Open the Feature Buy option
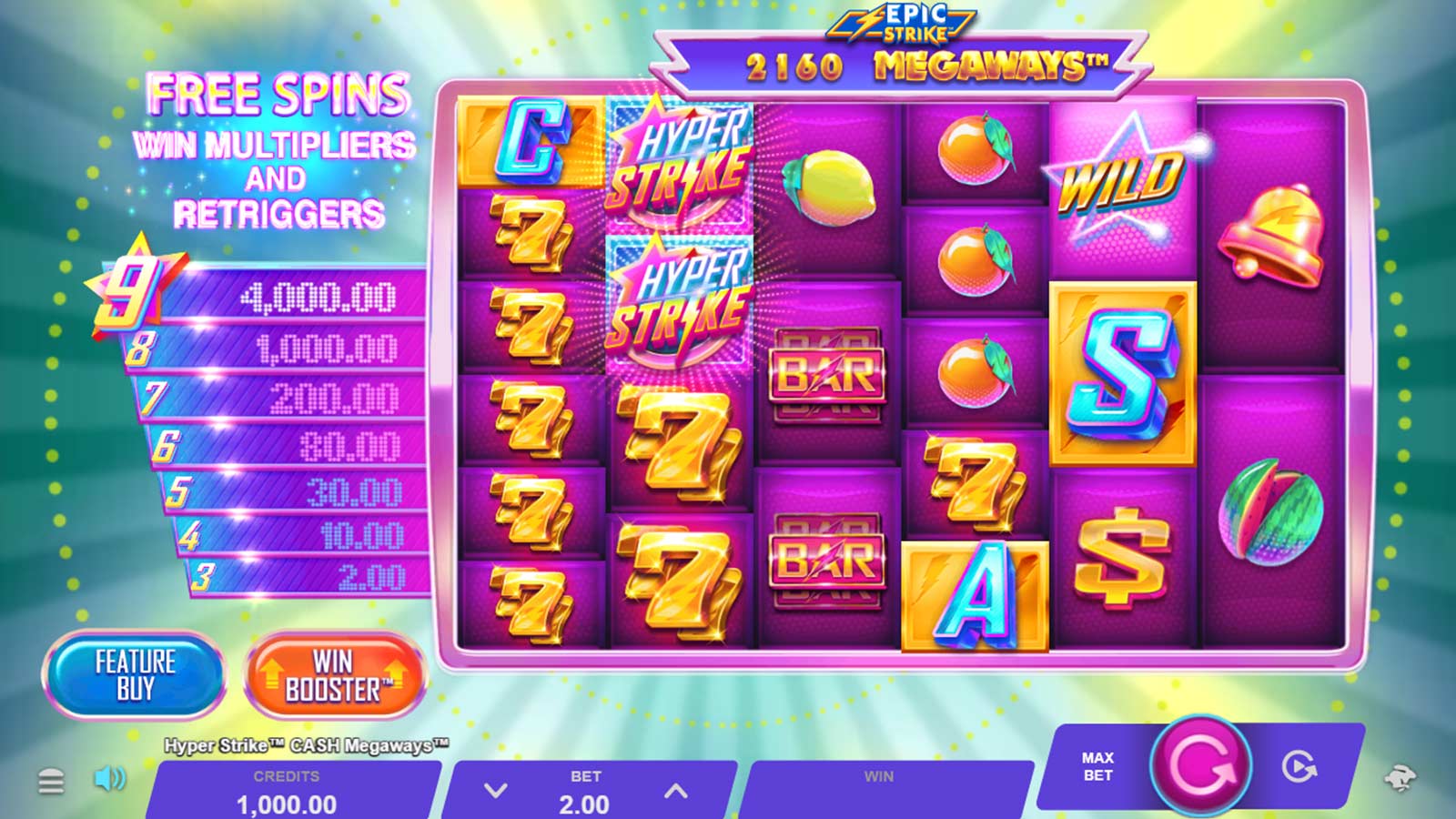The image size is (1456, 819). pyautogui.click(x=135, y=674)
